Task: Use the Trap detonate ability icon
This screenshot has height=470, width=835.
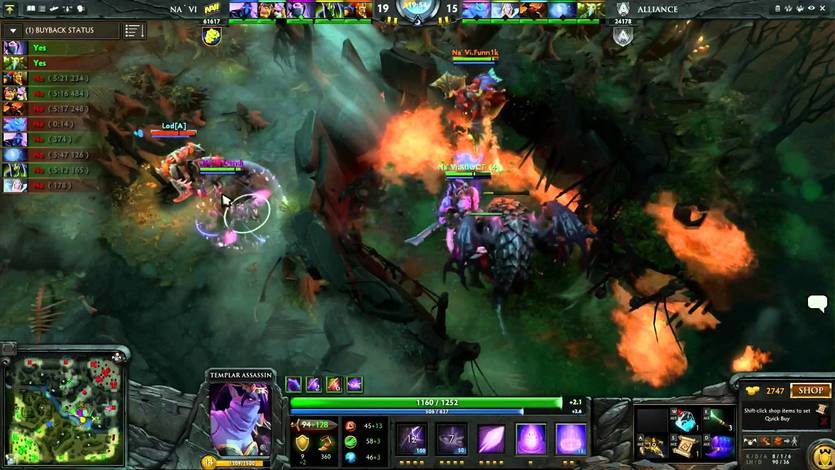Action: 571,438
